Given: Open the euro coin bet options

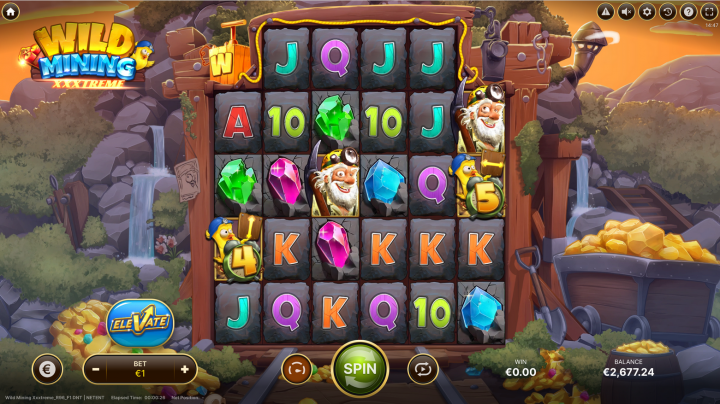Looking at the screenshot, I should point(47,369).
